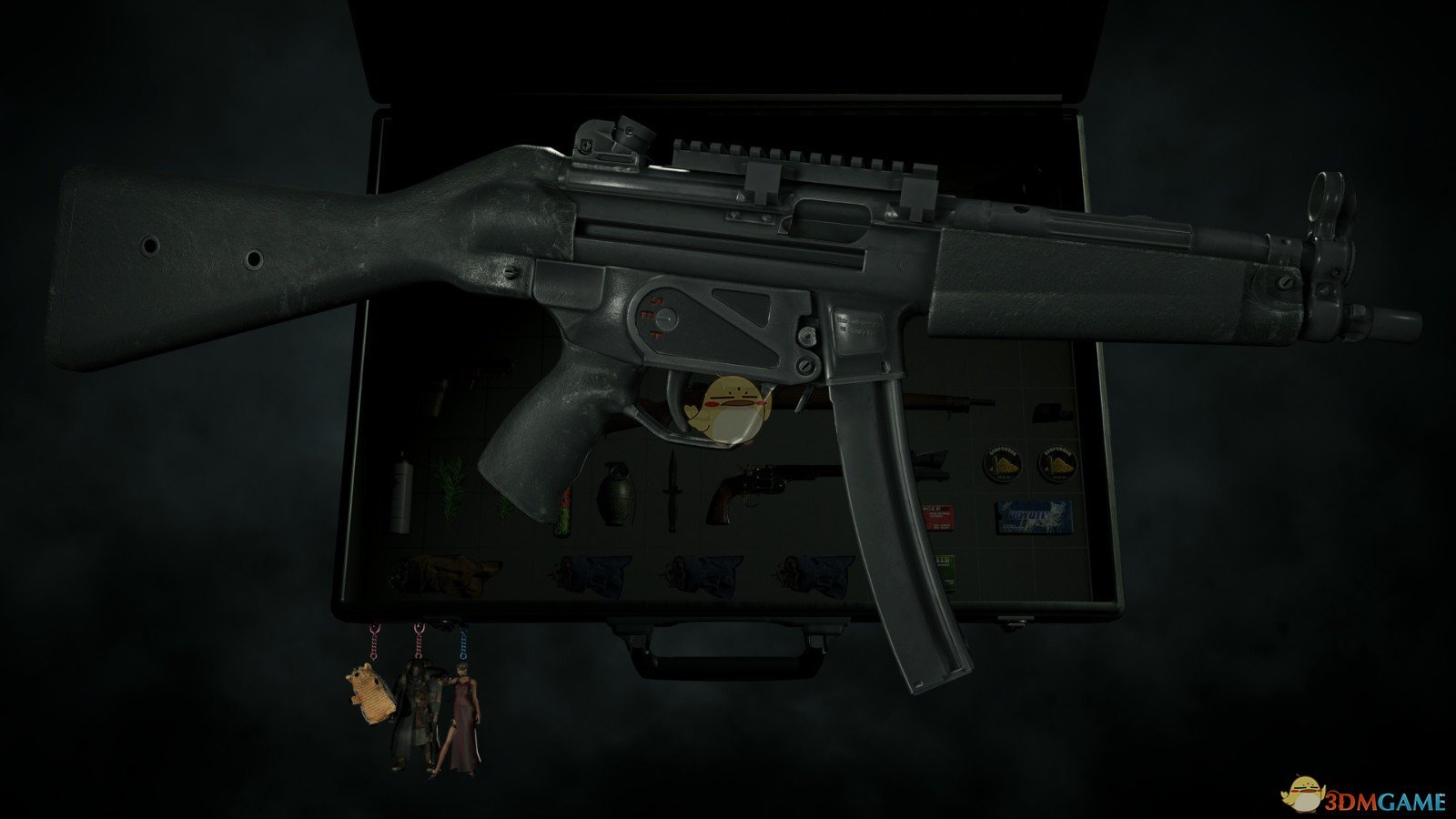Click the straw pig charm hanging below
This screenshot has height=819, width=1456.
tap(372, 693)
